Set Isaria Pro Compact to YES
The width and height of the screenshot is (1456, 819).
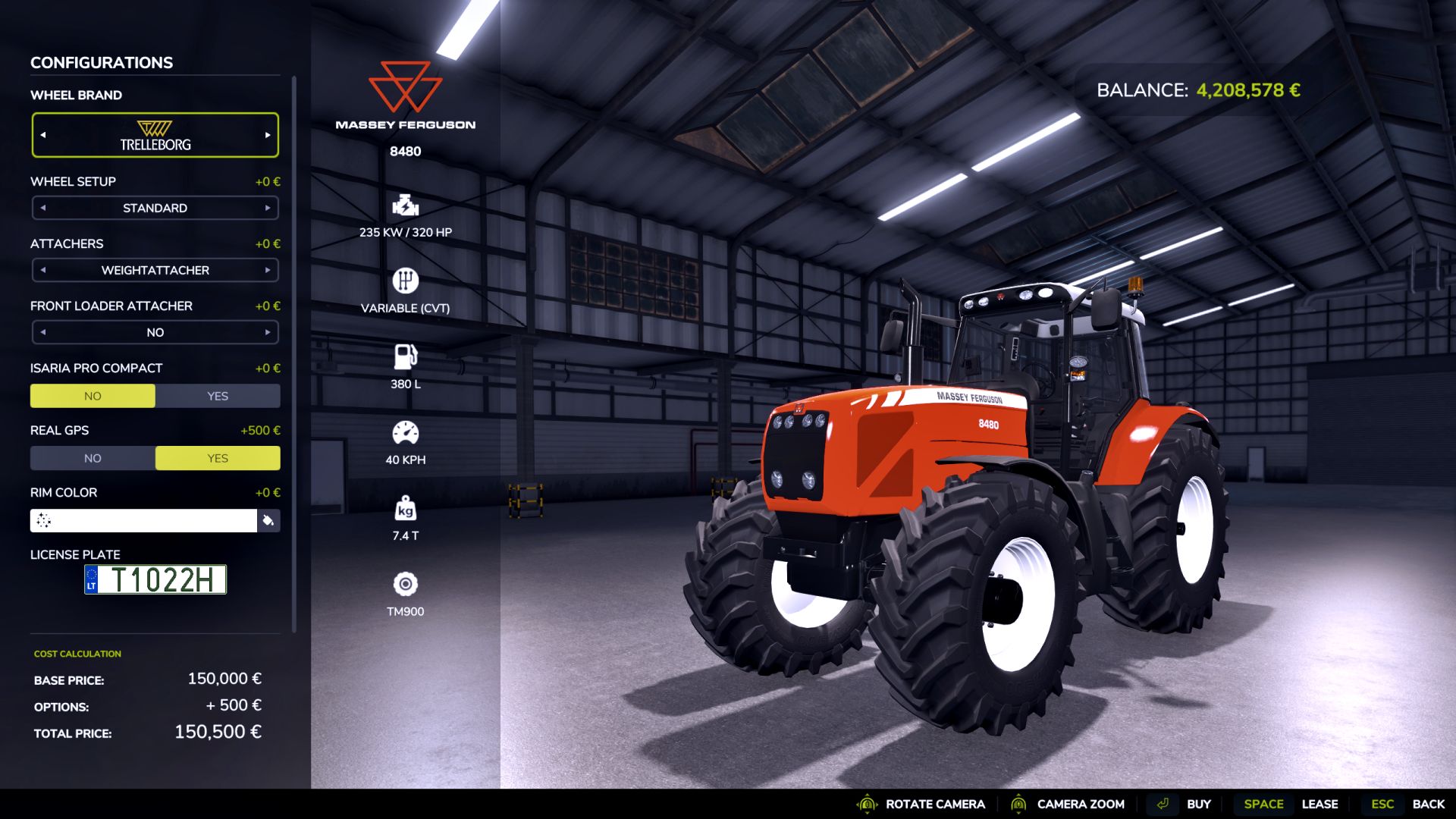(218, 395)
